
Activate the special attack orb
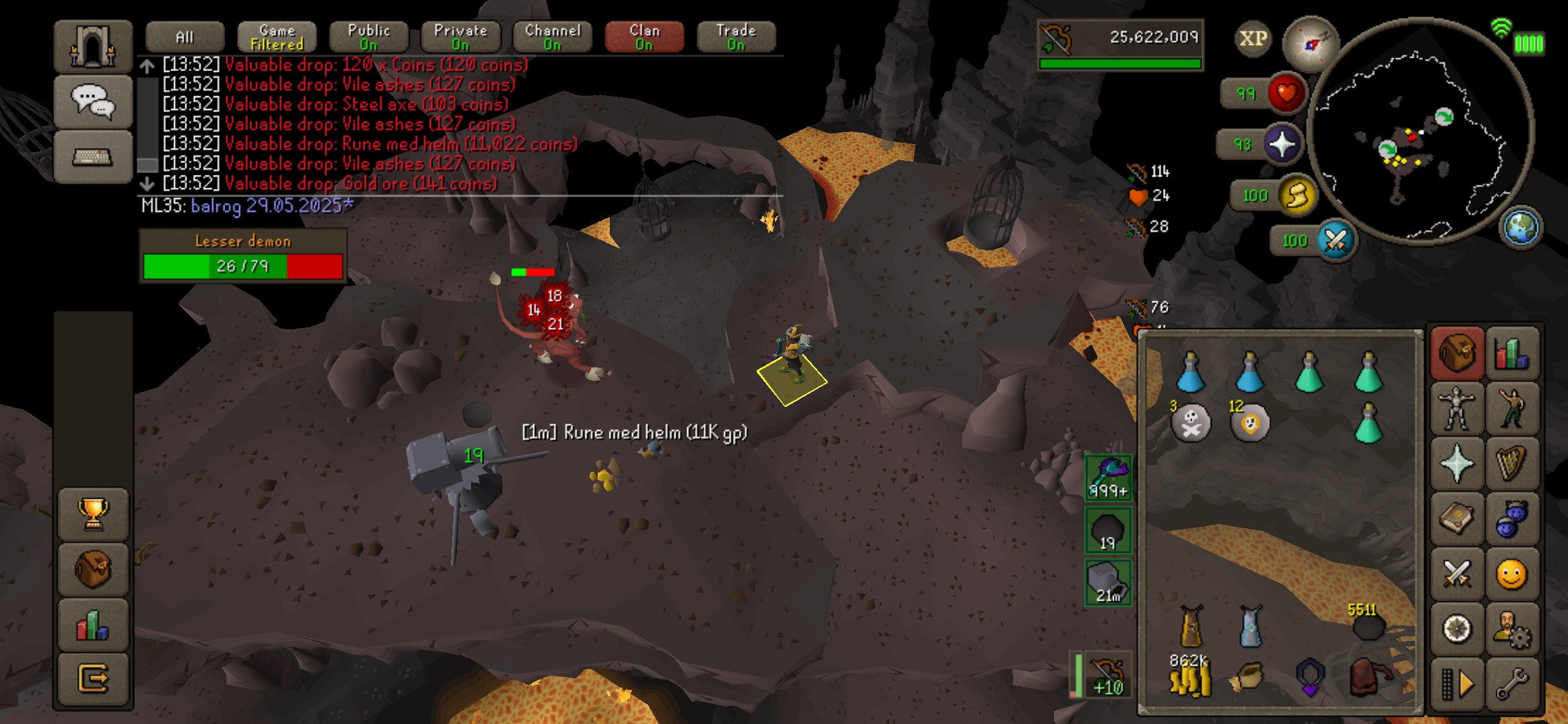tap(1335, 240)
